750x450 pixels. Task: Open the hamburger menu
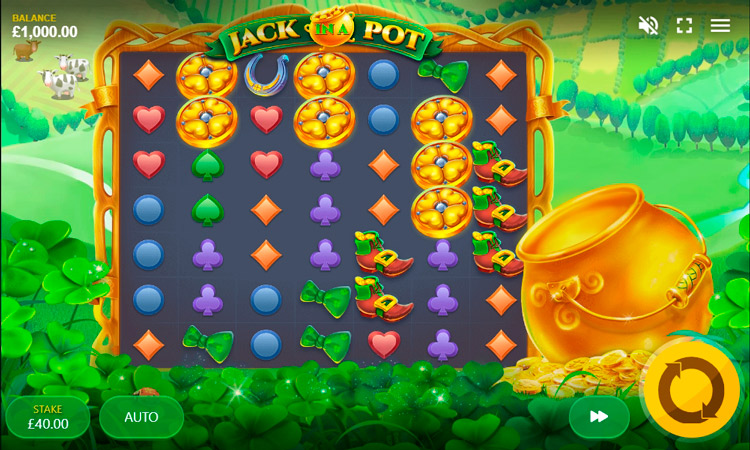pyautogui.click(x=720, y=25)
